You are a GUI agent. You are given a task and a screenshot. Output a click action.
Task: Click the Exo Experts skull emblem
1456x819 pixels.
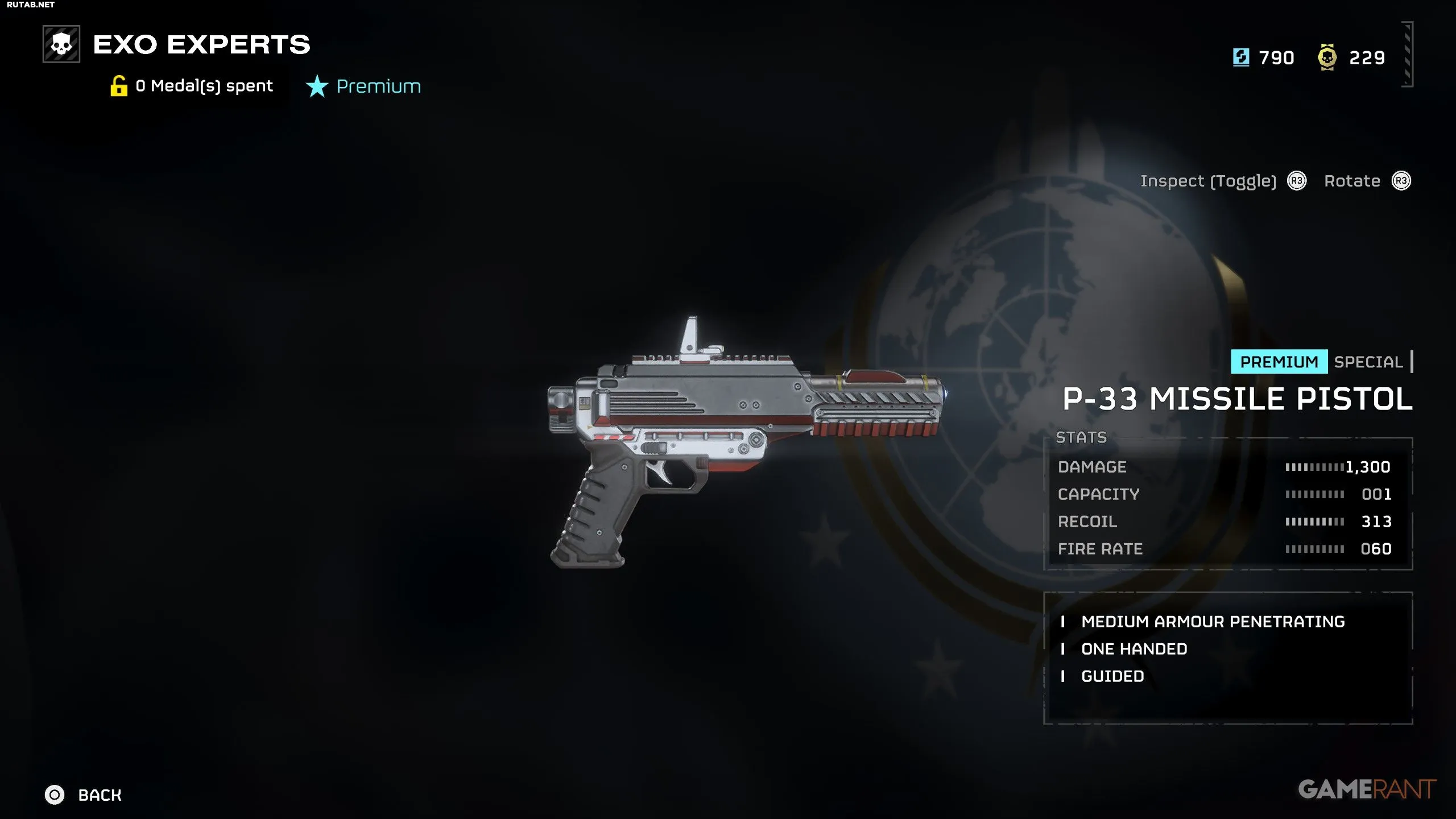click(61, 44)
